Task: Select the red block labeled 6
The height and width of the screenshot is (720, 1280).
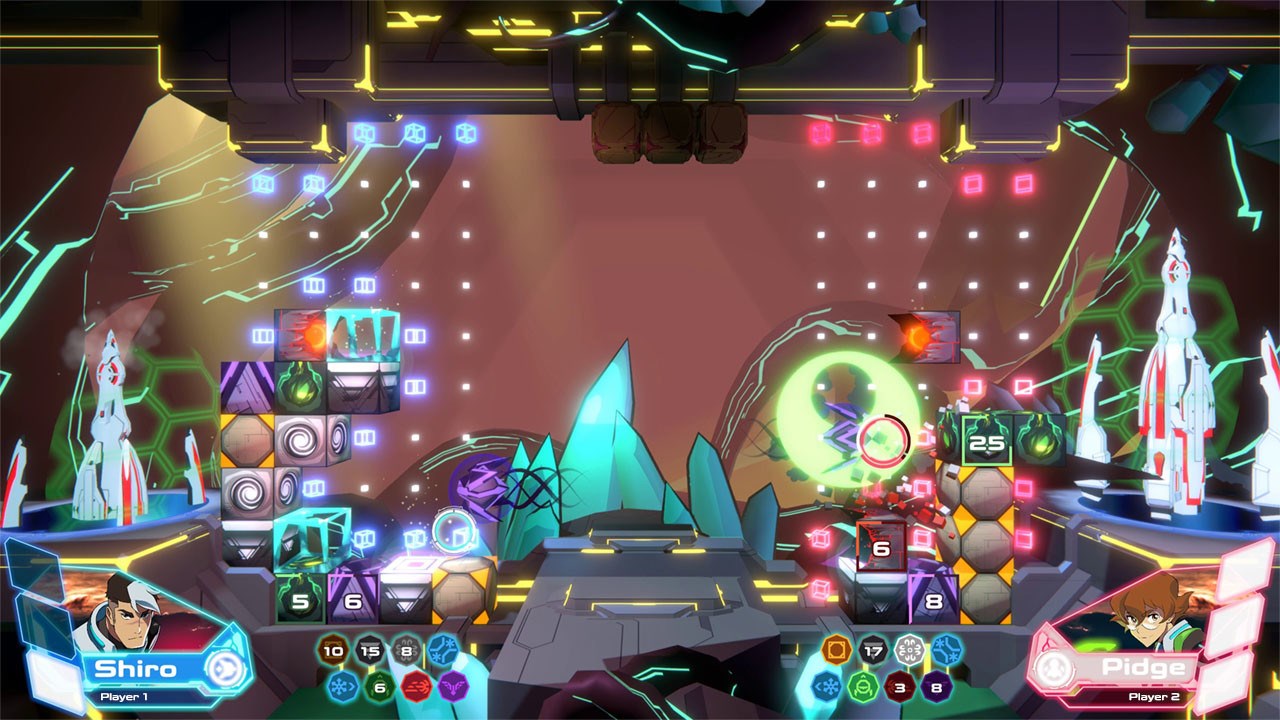Action: (x=880, y=548)
